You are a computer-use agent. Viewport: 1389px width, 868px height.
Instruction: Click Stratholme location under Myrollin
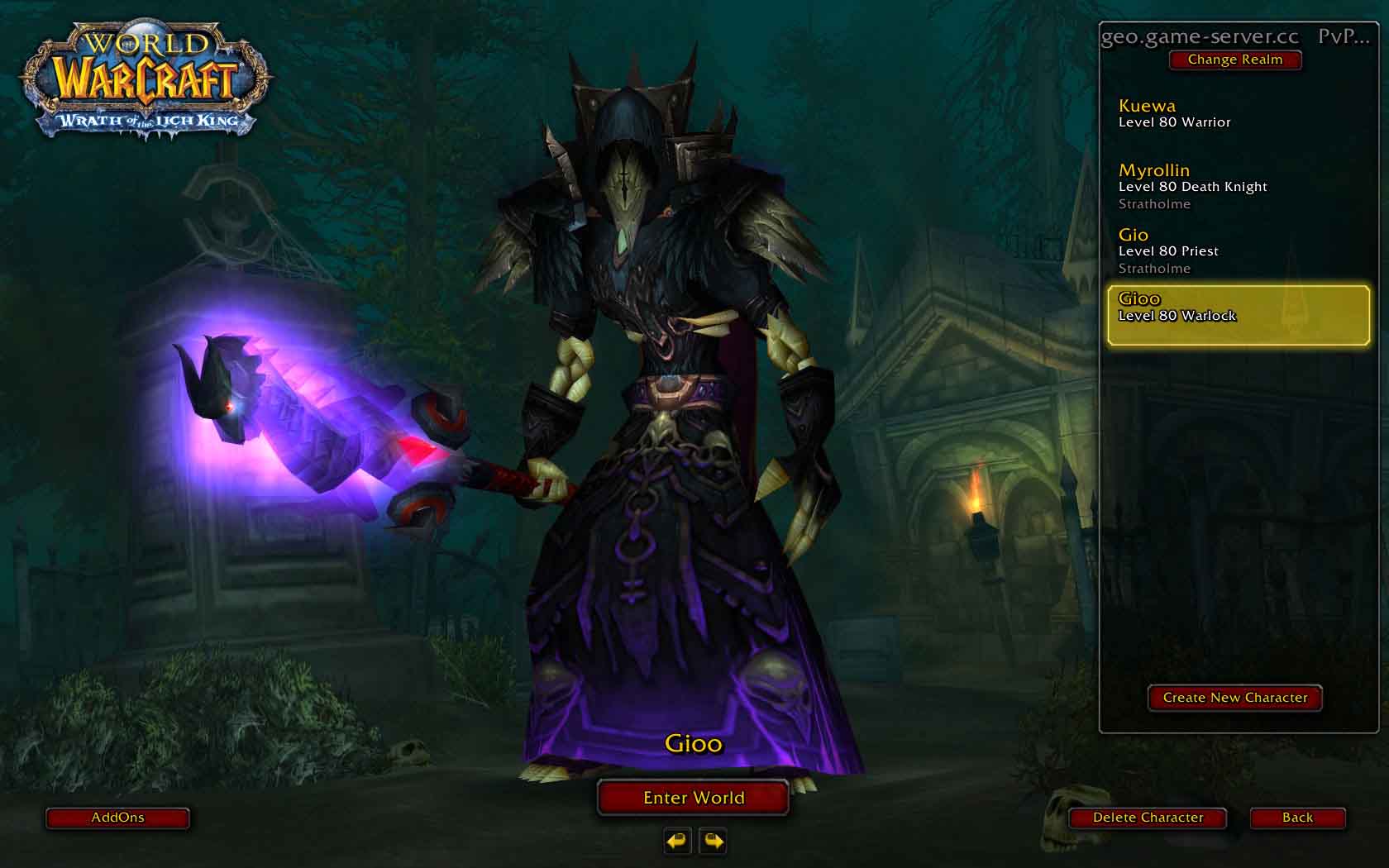(x=1154, y=203)
